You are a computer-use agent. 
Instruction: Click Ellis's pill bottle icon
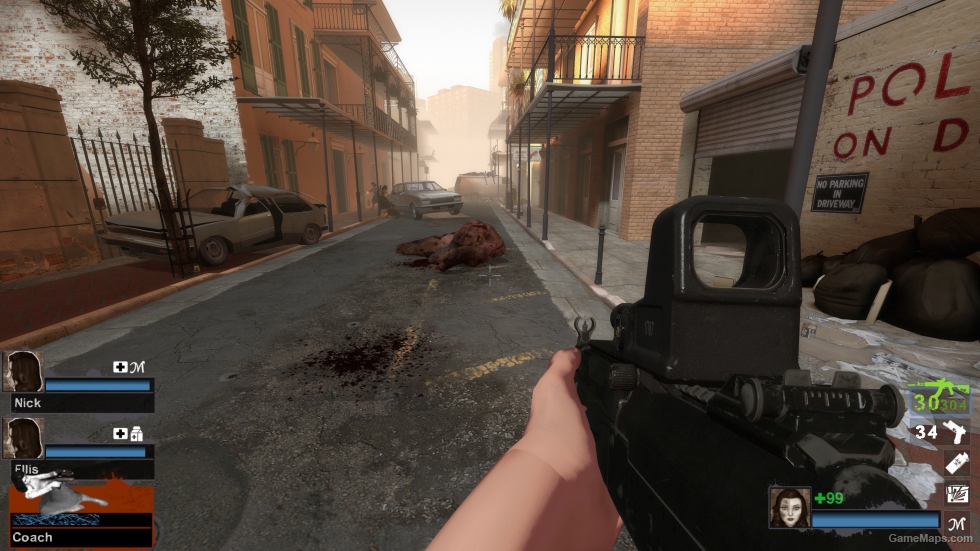point(136,433)
